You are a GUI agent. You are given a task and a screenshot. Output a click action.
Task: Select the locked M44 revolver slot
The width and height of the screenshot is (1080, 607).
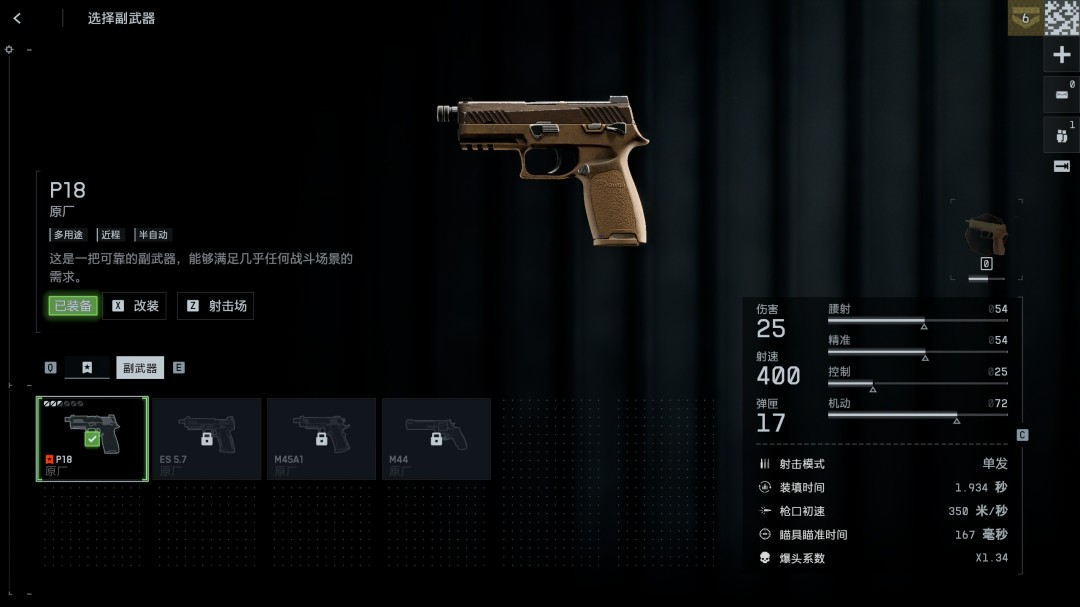click(x=436, y=439)
